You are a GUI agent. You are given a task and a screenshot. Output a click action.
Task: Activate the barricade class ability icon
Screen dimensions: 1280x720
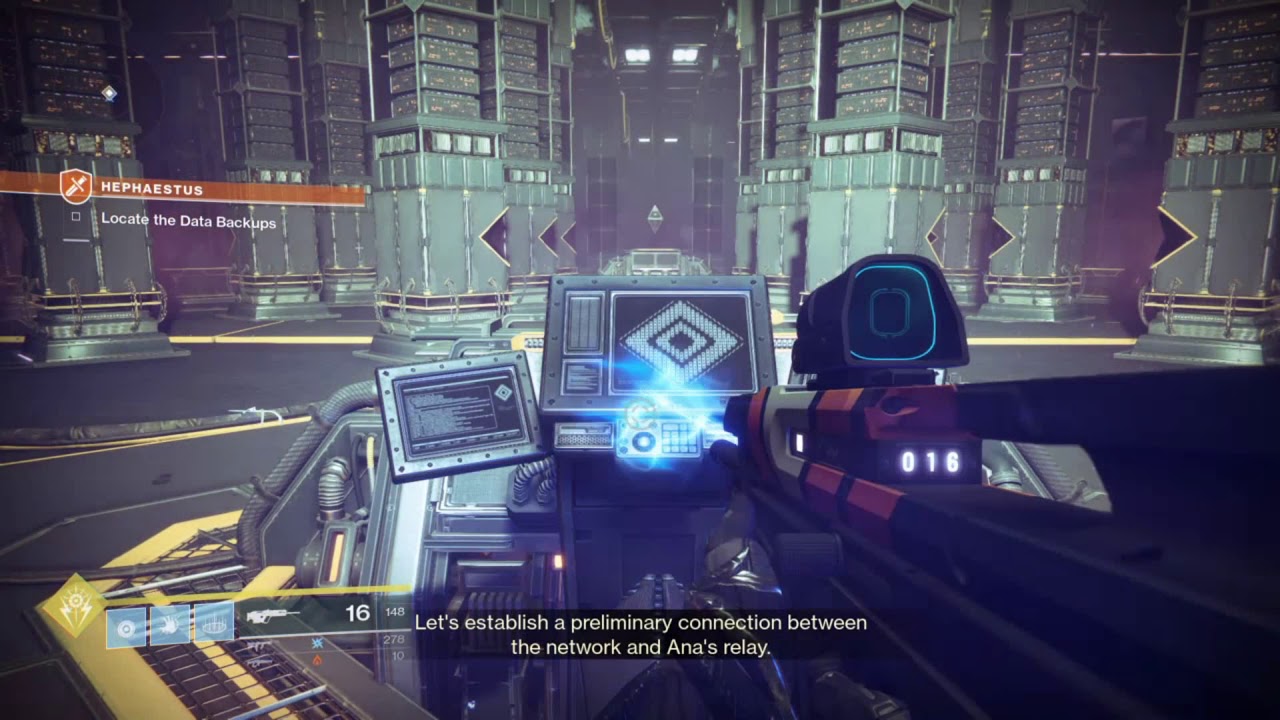pos(213,627)
